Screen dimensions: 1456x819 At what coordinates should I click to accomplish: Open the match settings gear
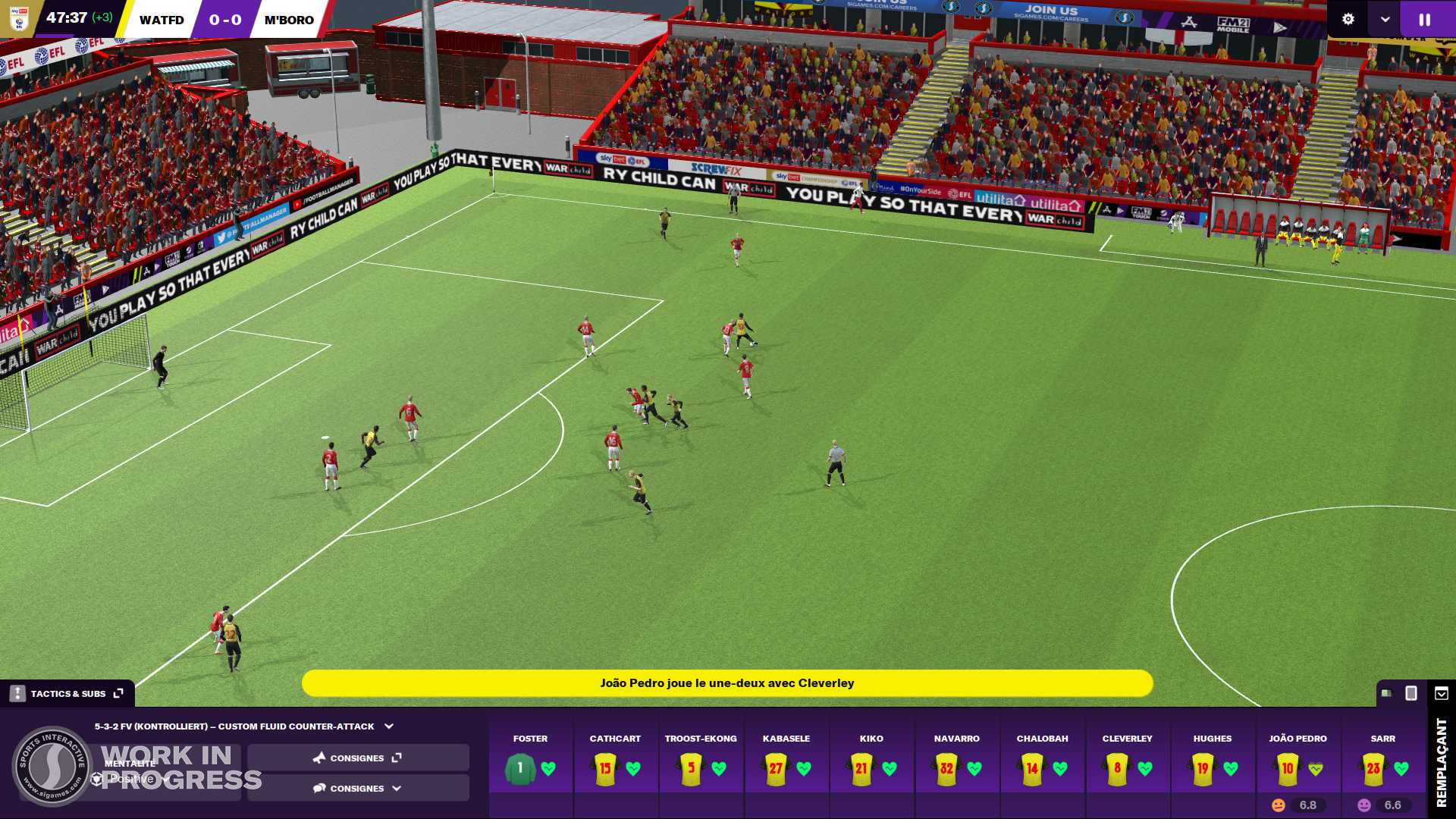pyautogui.click(x=1348, y=20)
